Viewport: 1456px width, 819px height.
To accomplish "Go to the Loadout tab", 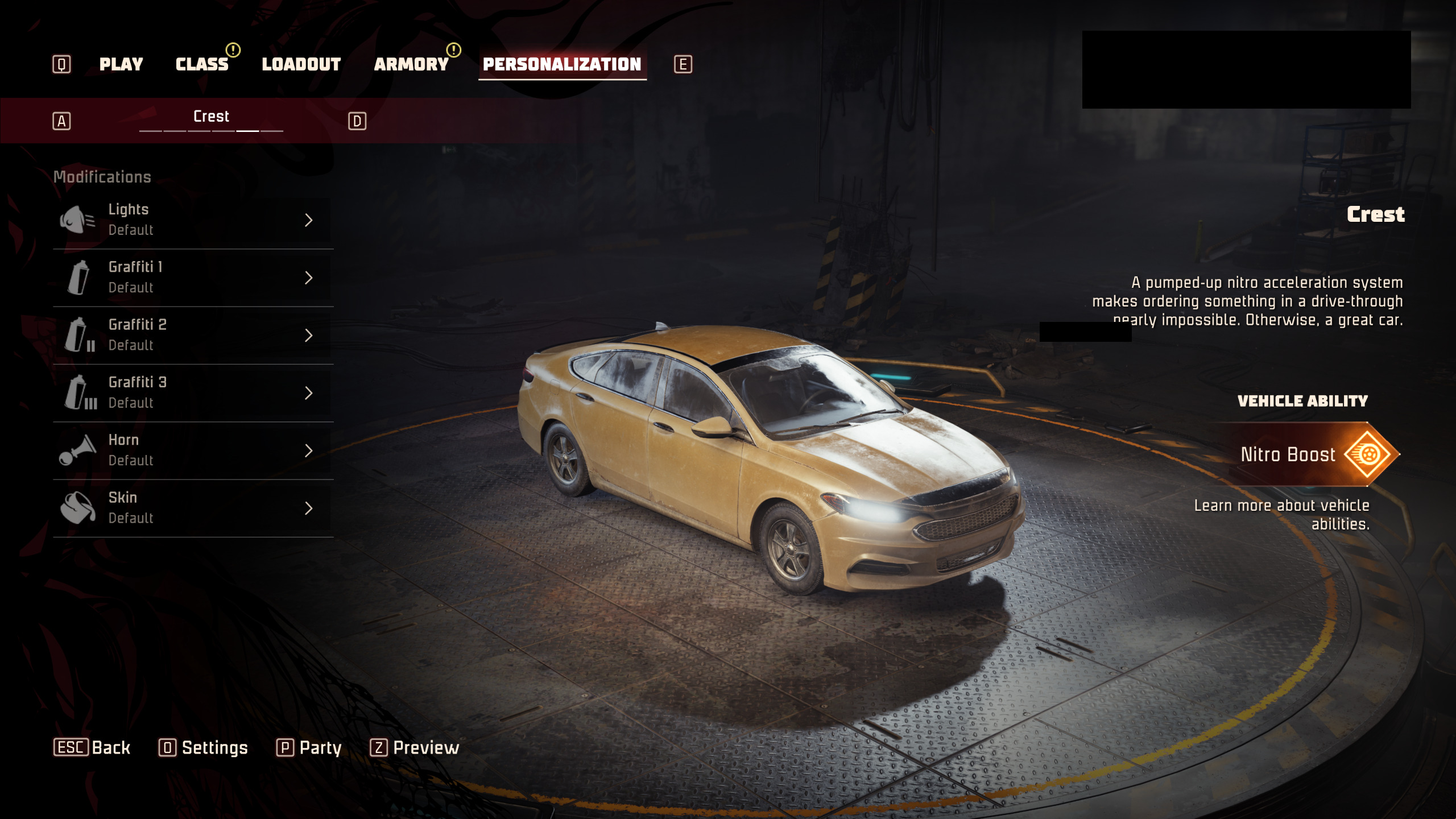I will pyautogui.click(x=301, y=64).
